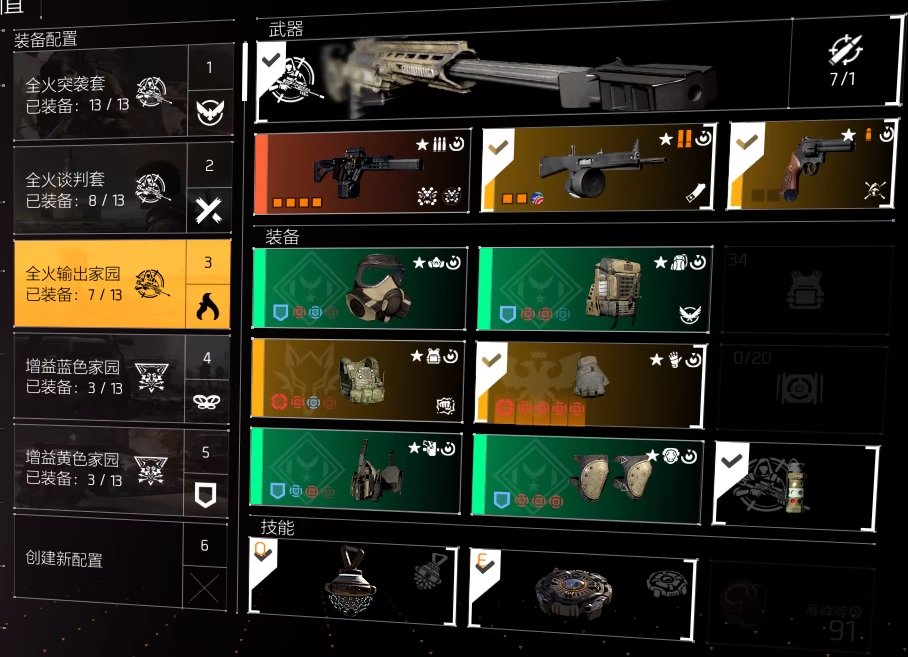Screen dimensions: 908x657
Task: Select the drum-magazine shotgun slot
Action: click(598, 169)
